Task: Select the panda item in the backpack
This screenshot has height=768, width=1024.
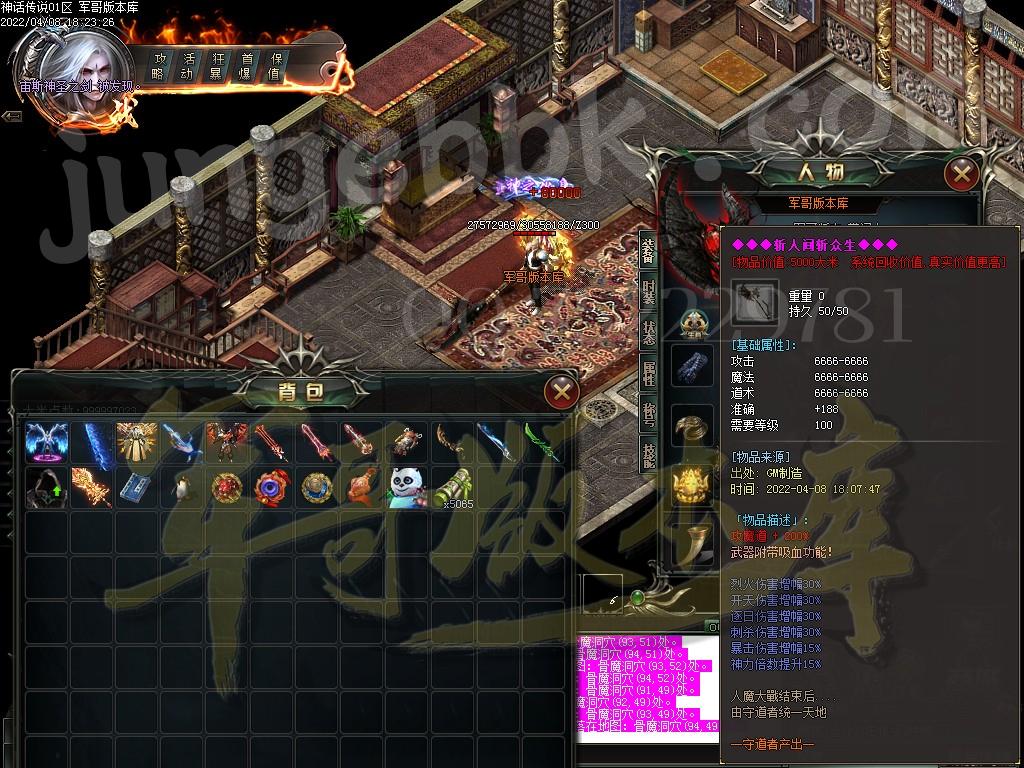Action: [x=408, y=487]
